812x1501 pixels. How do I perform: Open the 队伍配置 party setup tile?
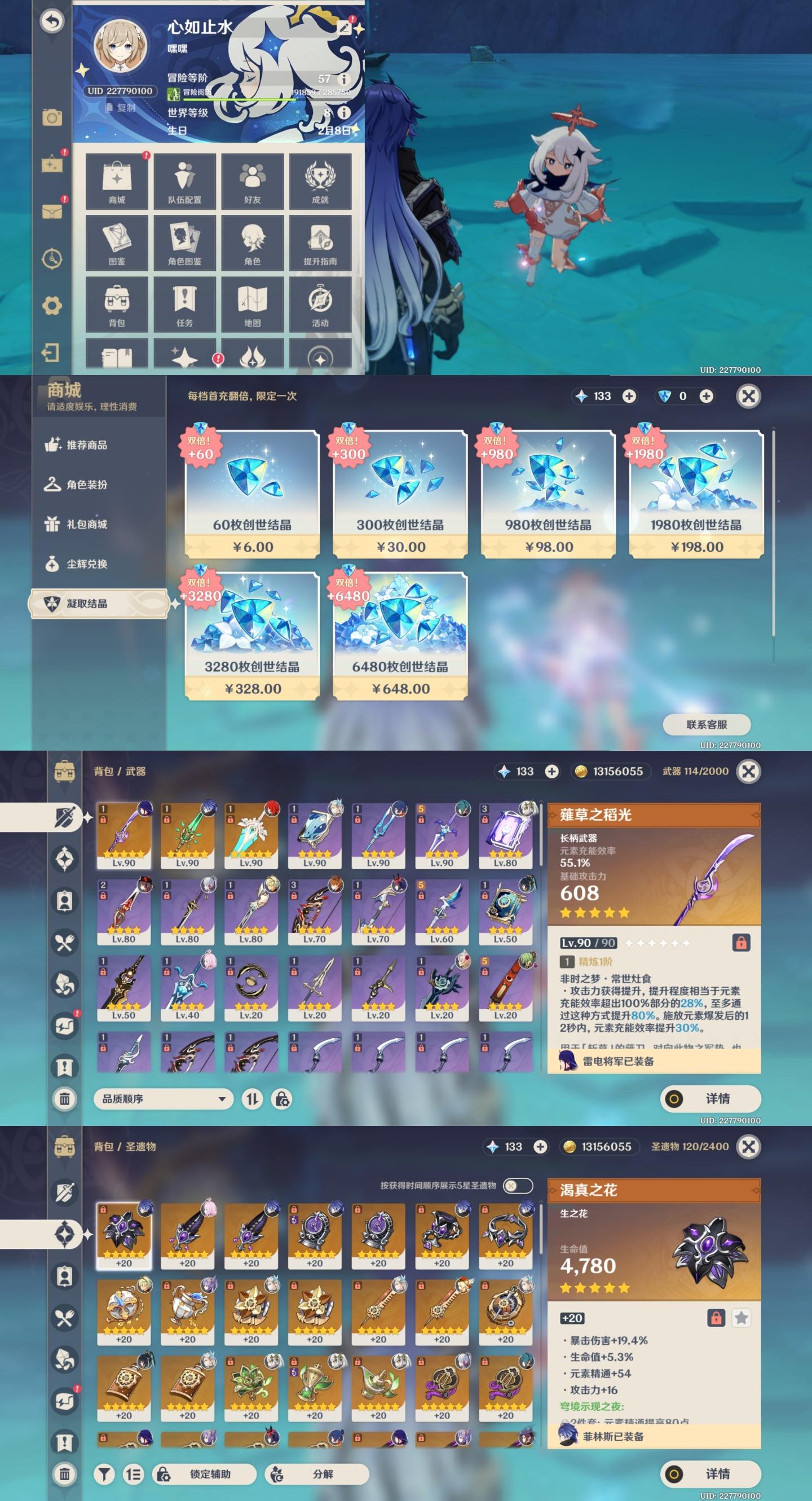point(184,181)
